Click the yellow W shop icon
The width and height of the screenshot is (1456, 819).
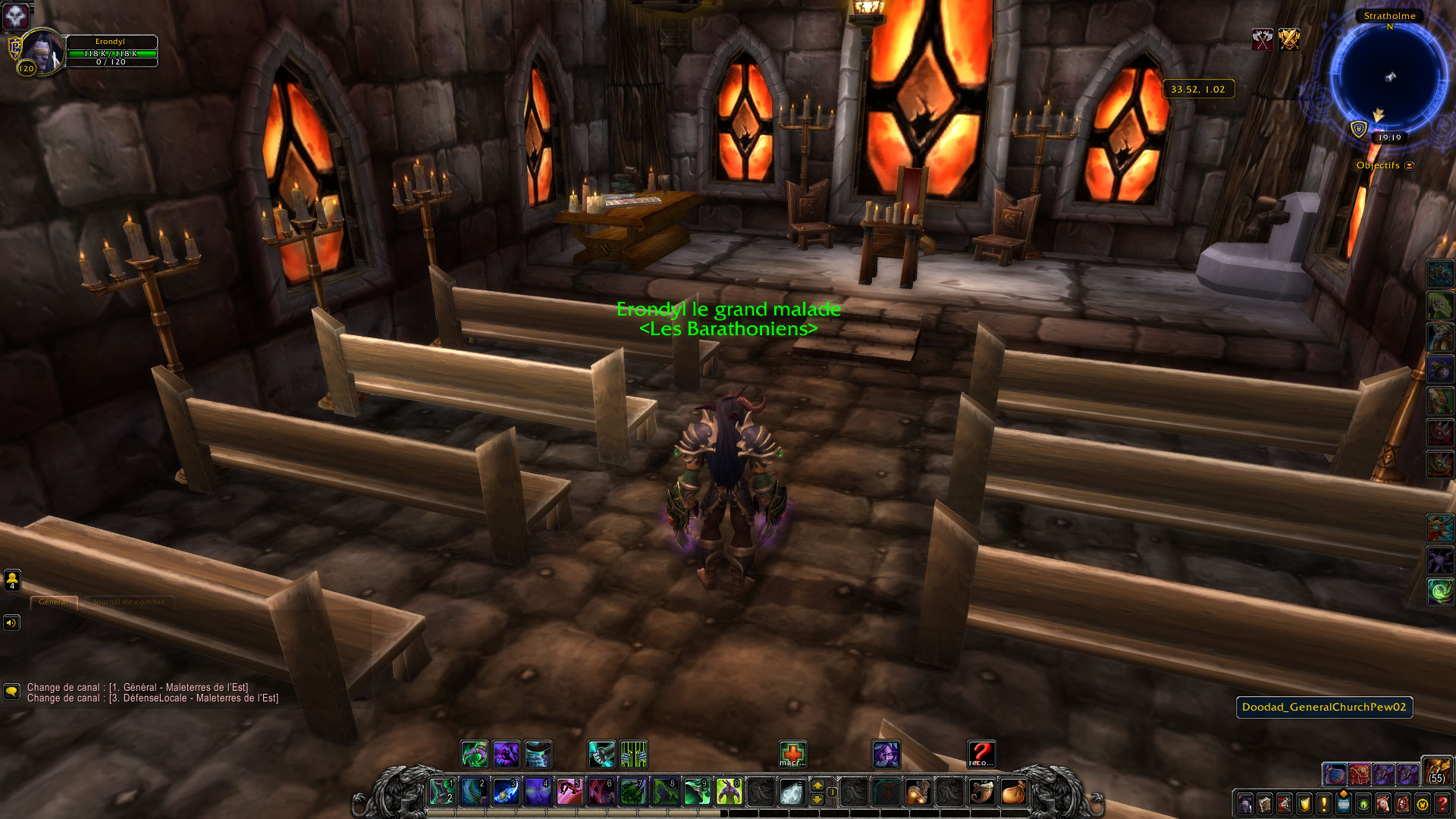(1422, 804)
